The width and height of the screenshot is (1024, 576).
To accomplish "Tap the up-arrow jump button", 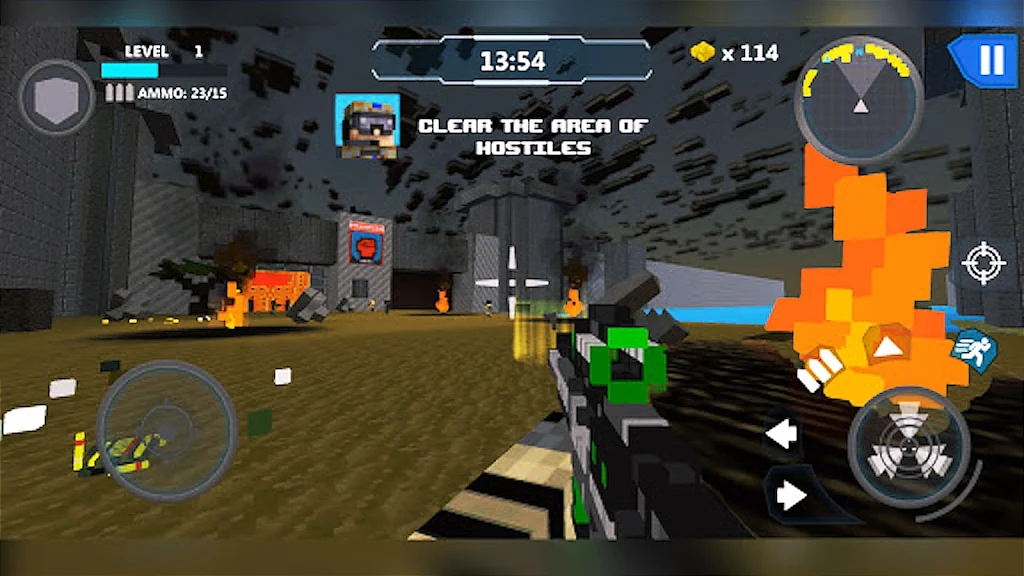I will click(886, 349).
